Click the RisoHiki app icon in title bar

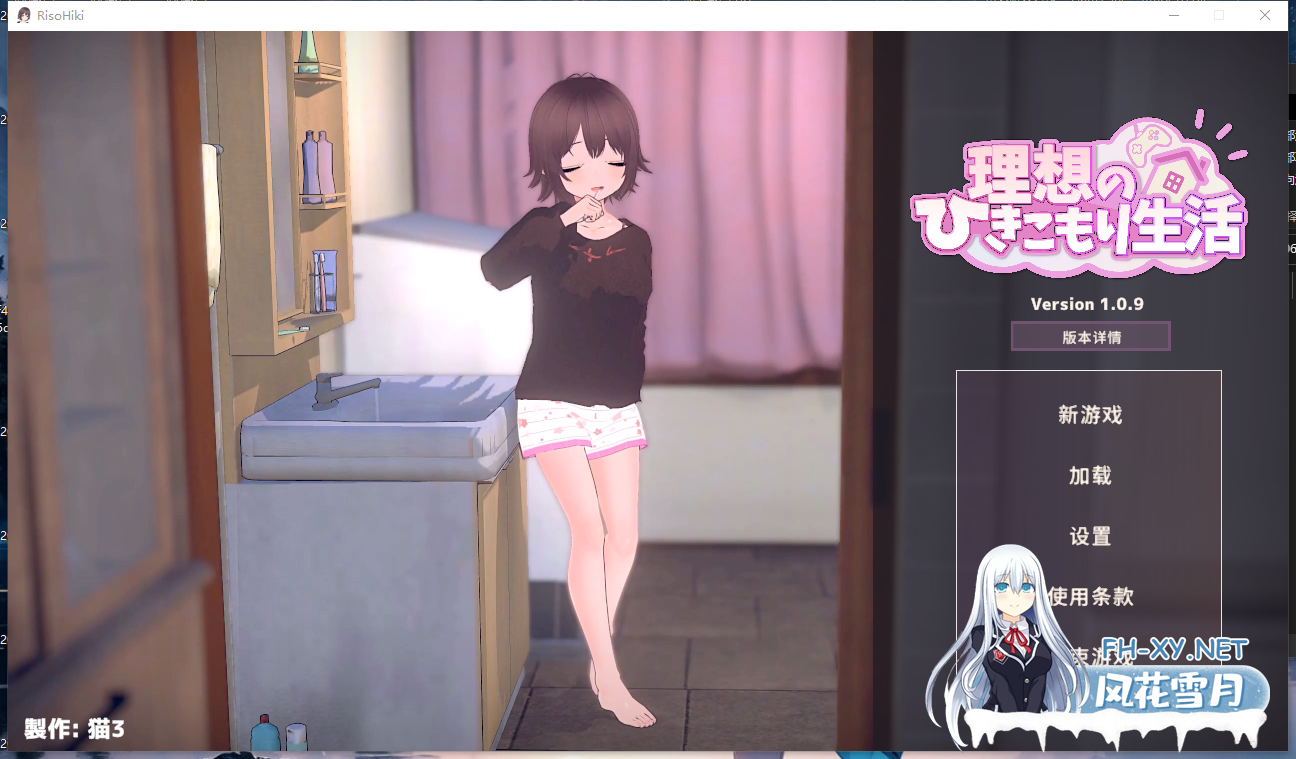pyautogui.click(x=22, y=15)
